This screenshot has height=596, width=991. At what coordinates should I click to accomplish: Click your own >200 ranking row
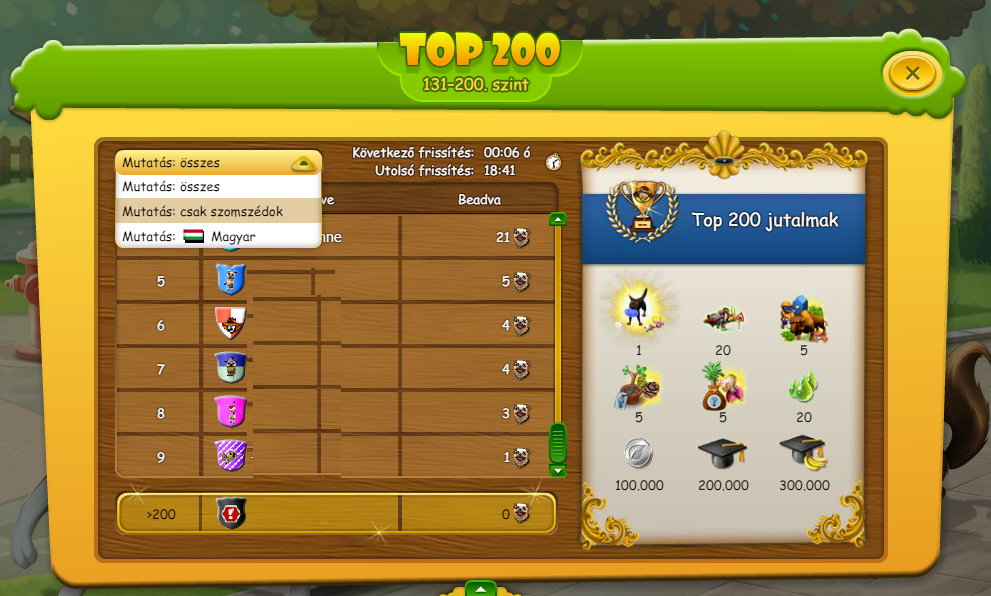click(336, 515)
